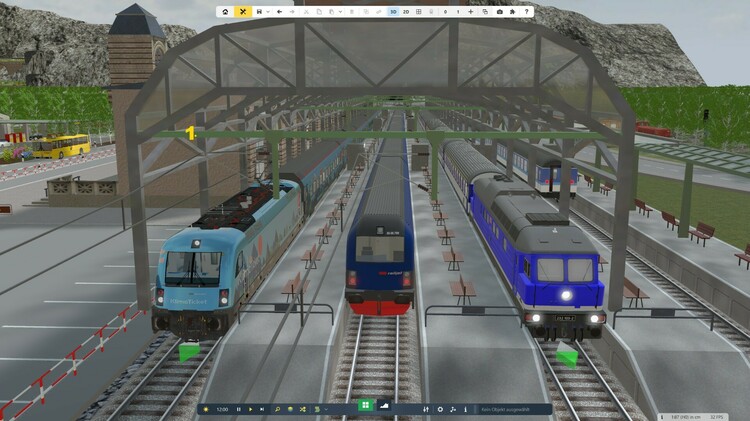This screenshot has height=421, width=750.
Task: Take a screenshot with the camera icon
Action: (499, 12)
